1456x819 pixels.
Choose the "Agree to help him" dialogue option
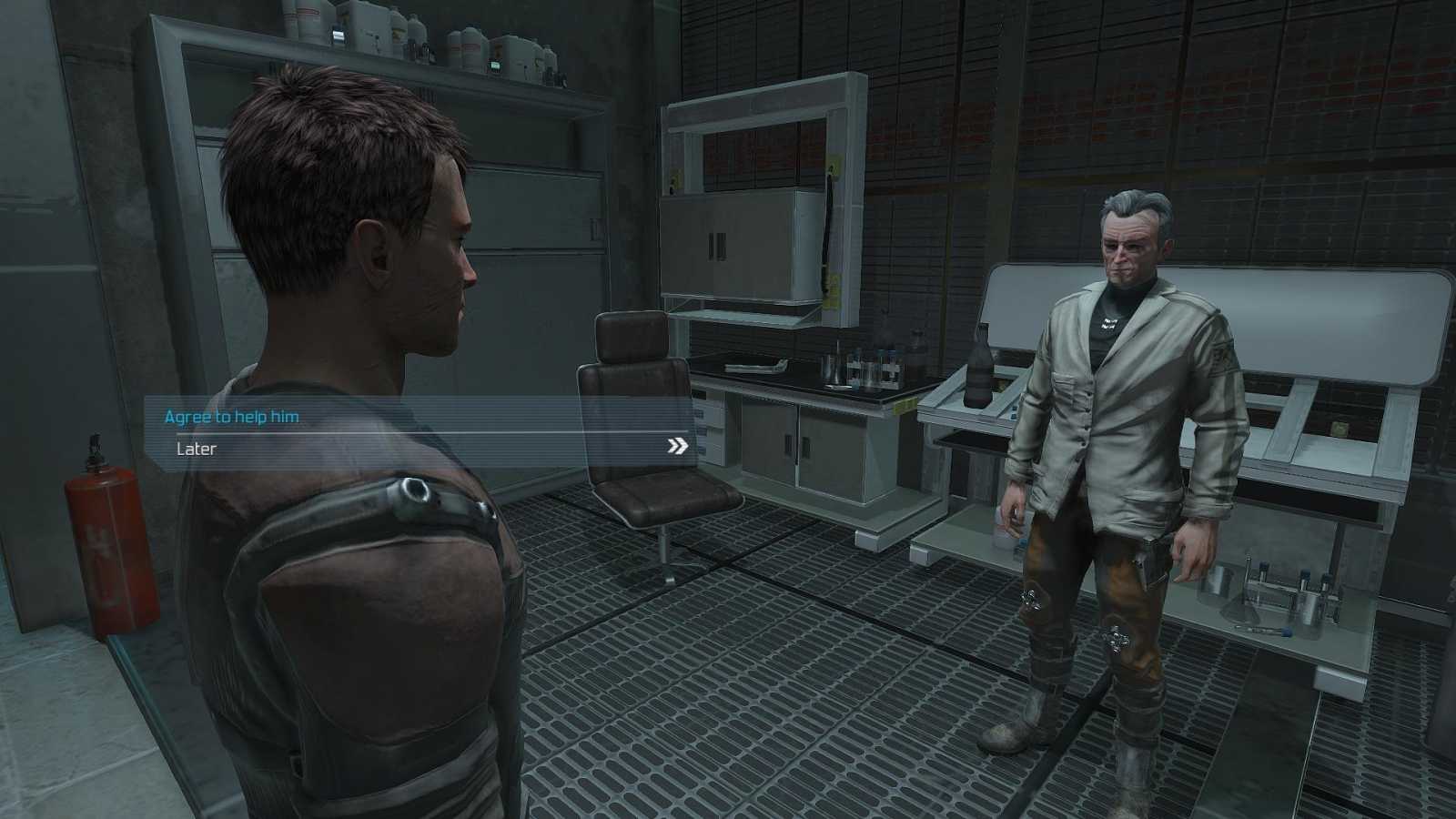click(231, 417)
